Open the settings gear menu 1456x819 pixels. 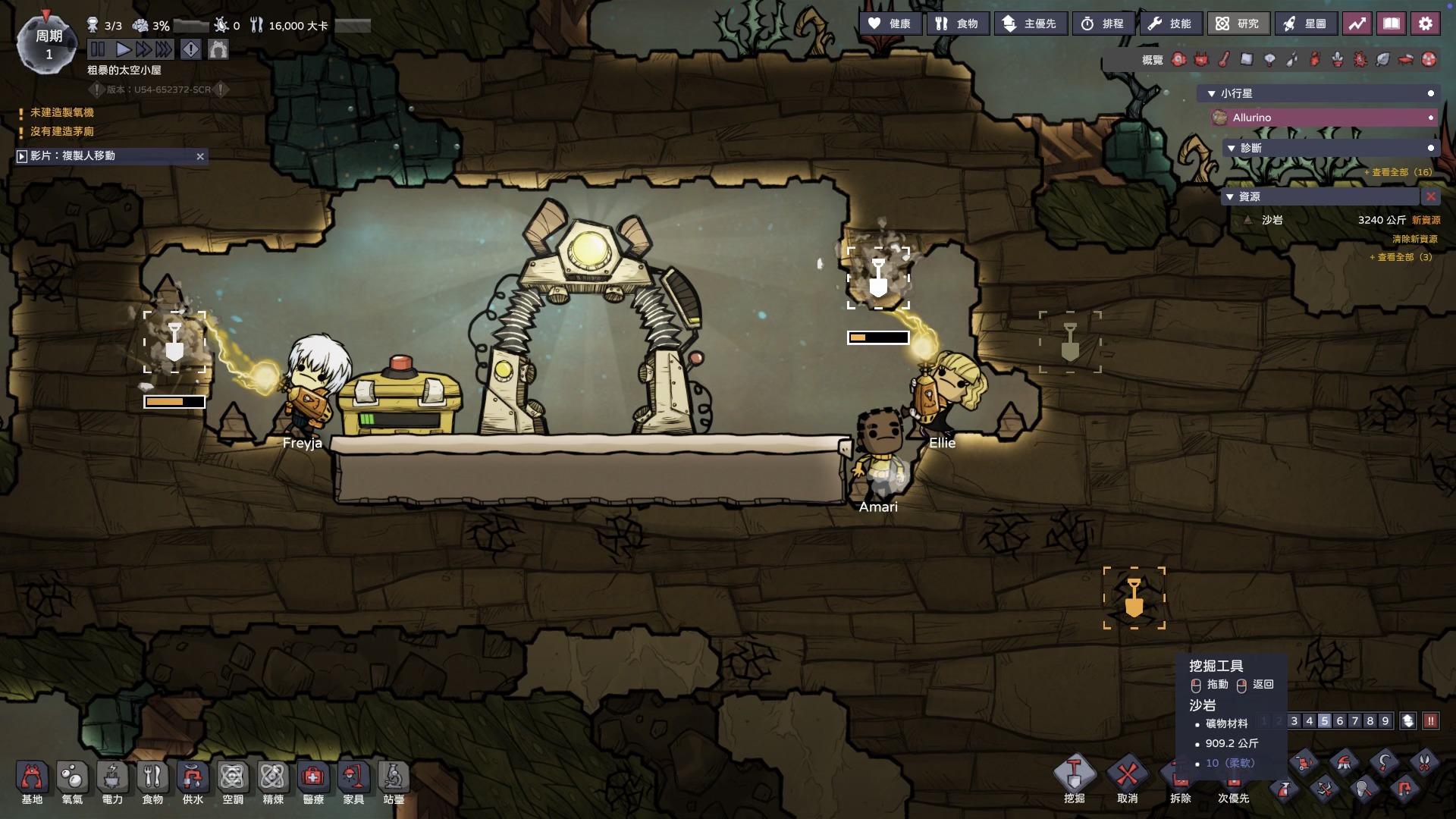1425,24
